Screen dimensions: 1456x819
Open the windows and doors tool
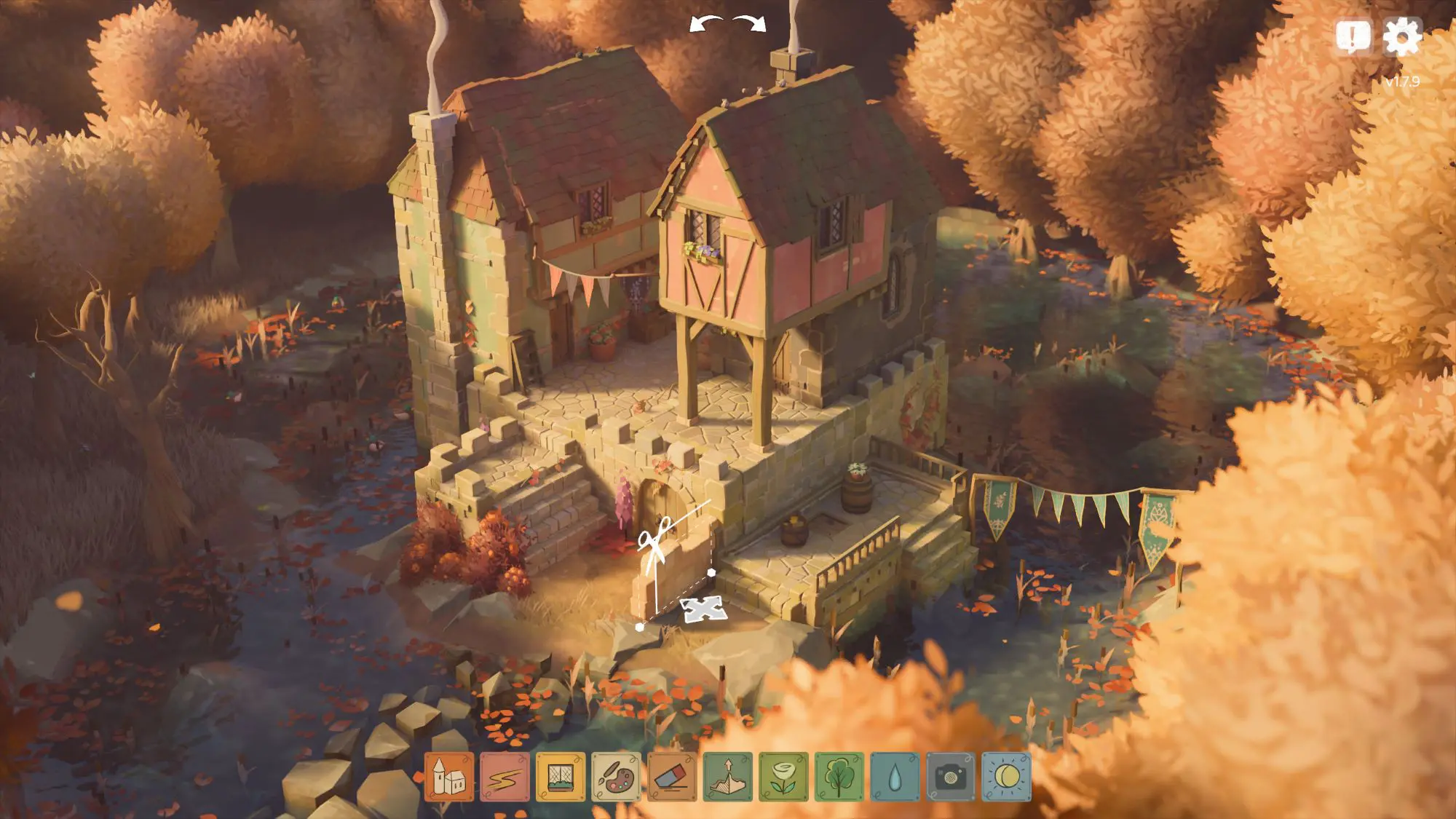pyautogui.click(x=561, y=777)
